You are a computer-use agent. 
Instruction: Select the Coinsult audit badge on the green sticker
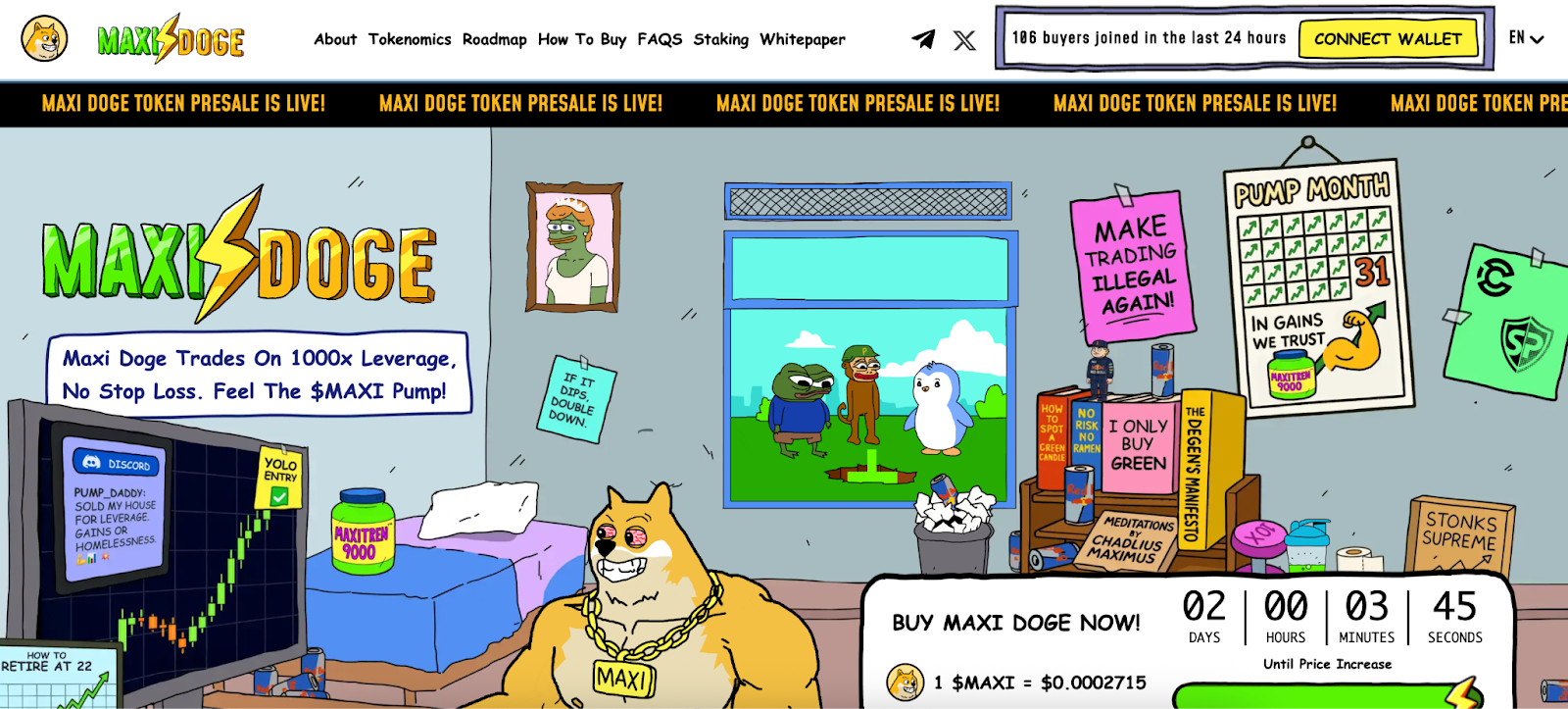1495,278
